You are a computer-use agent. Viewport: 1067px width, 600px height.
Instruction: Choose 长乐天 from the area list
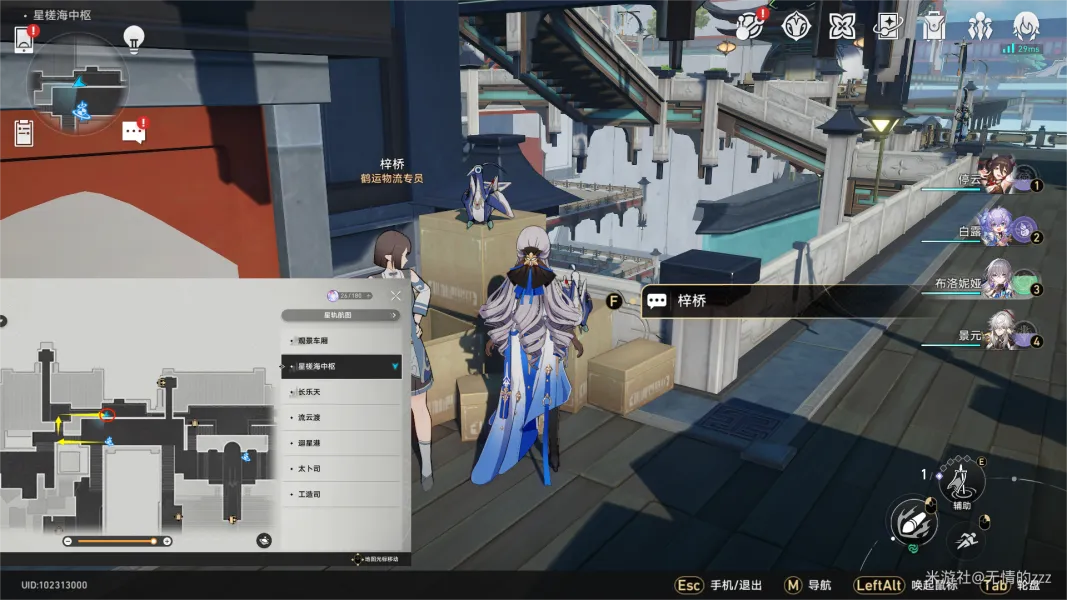pos(340,392)
